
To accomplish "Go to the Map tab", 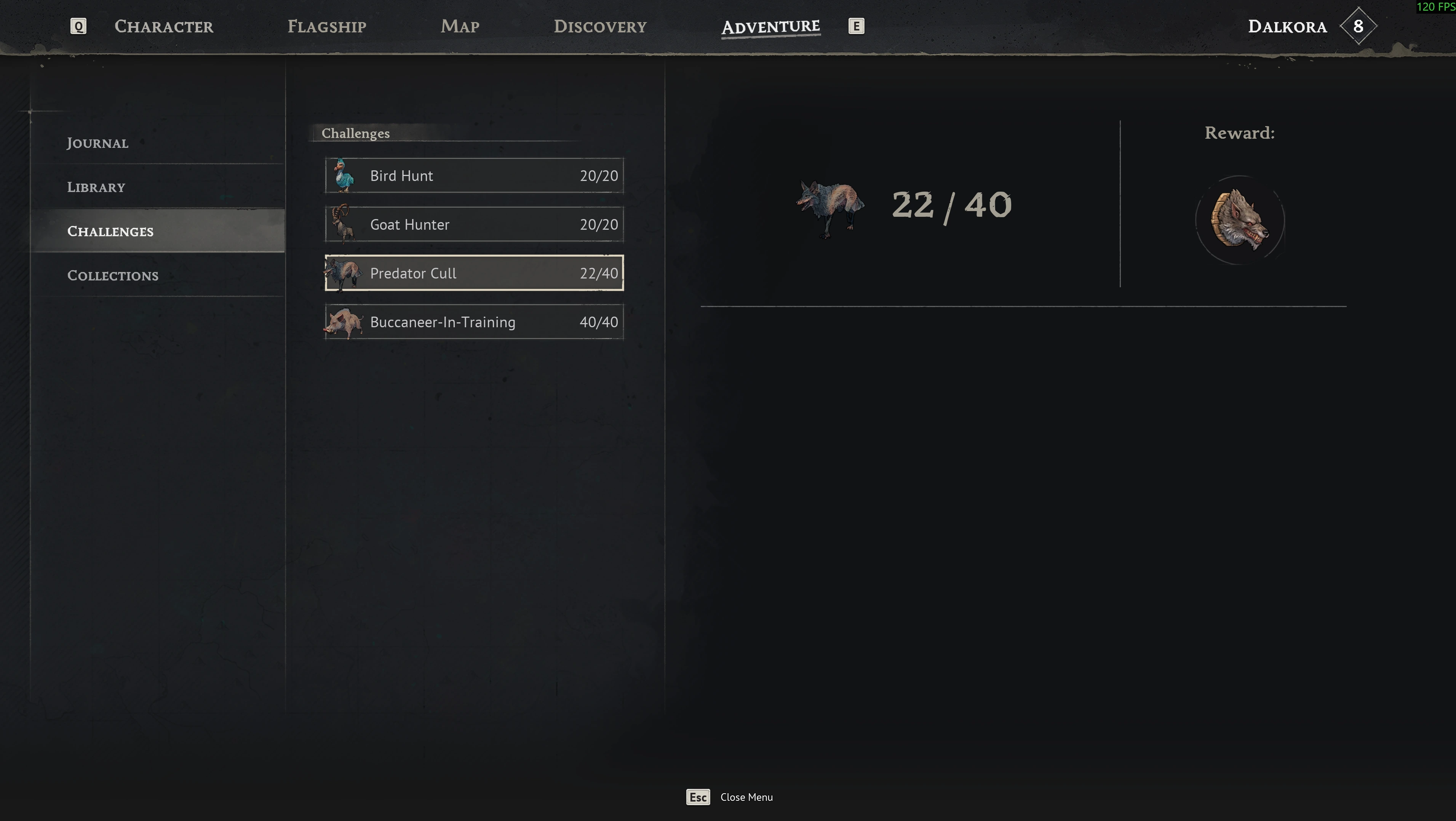I will pos(460,27).
